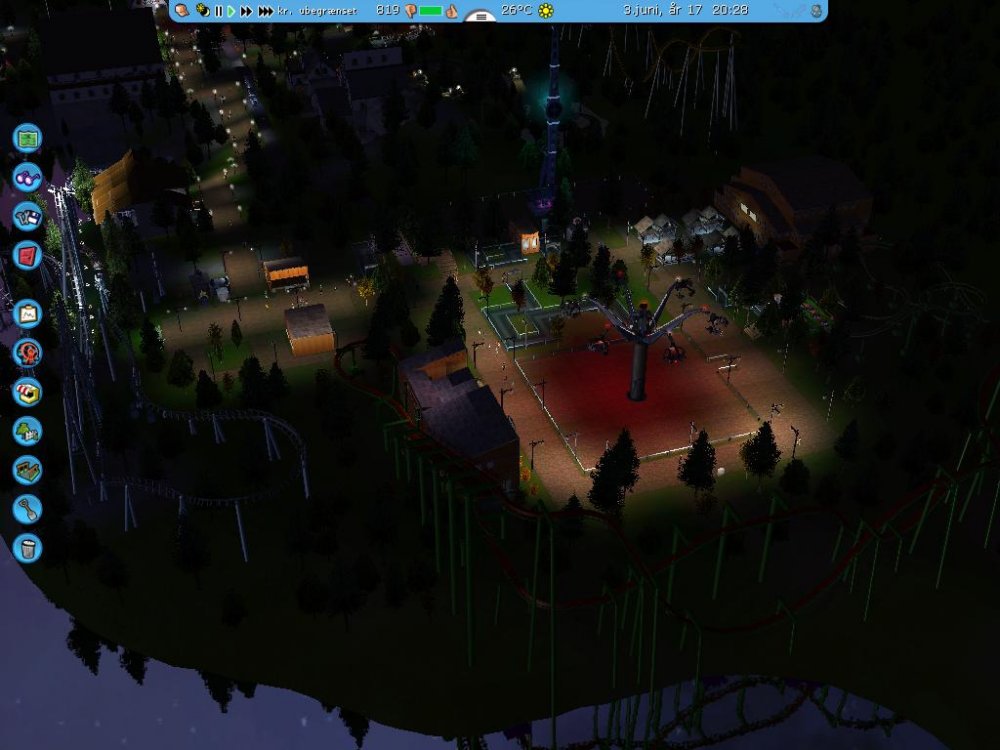Click the sun weather icon
Image resolution: width=1000 pixels, height=750 pixels.
(546, 11)
